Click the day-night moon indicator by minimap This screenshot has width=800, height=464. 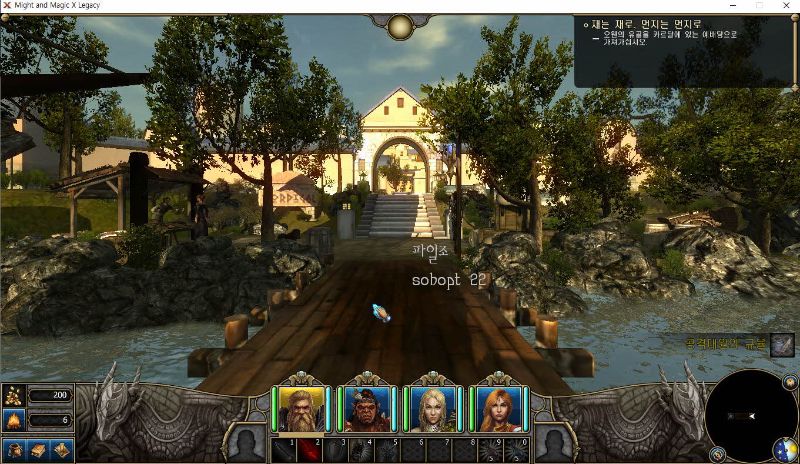click(x=785, y=449)
